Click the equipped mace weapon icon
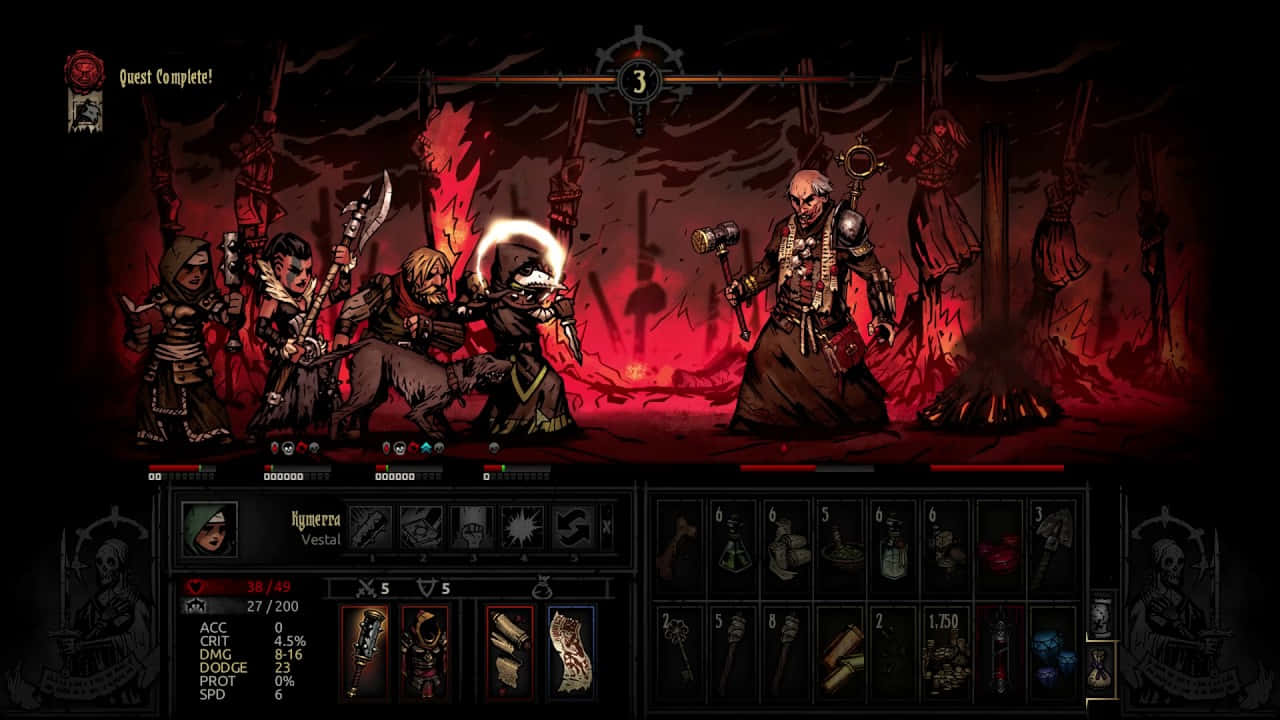 point(365,650)
